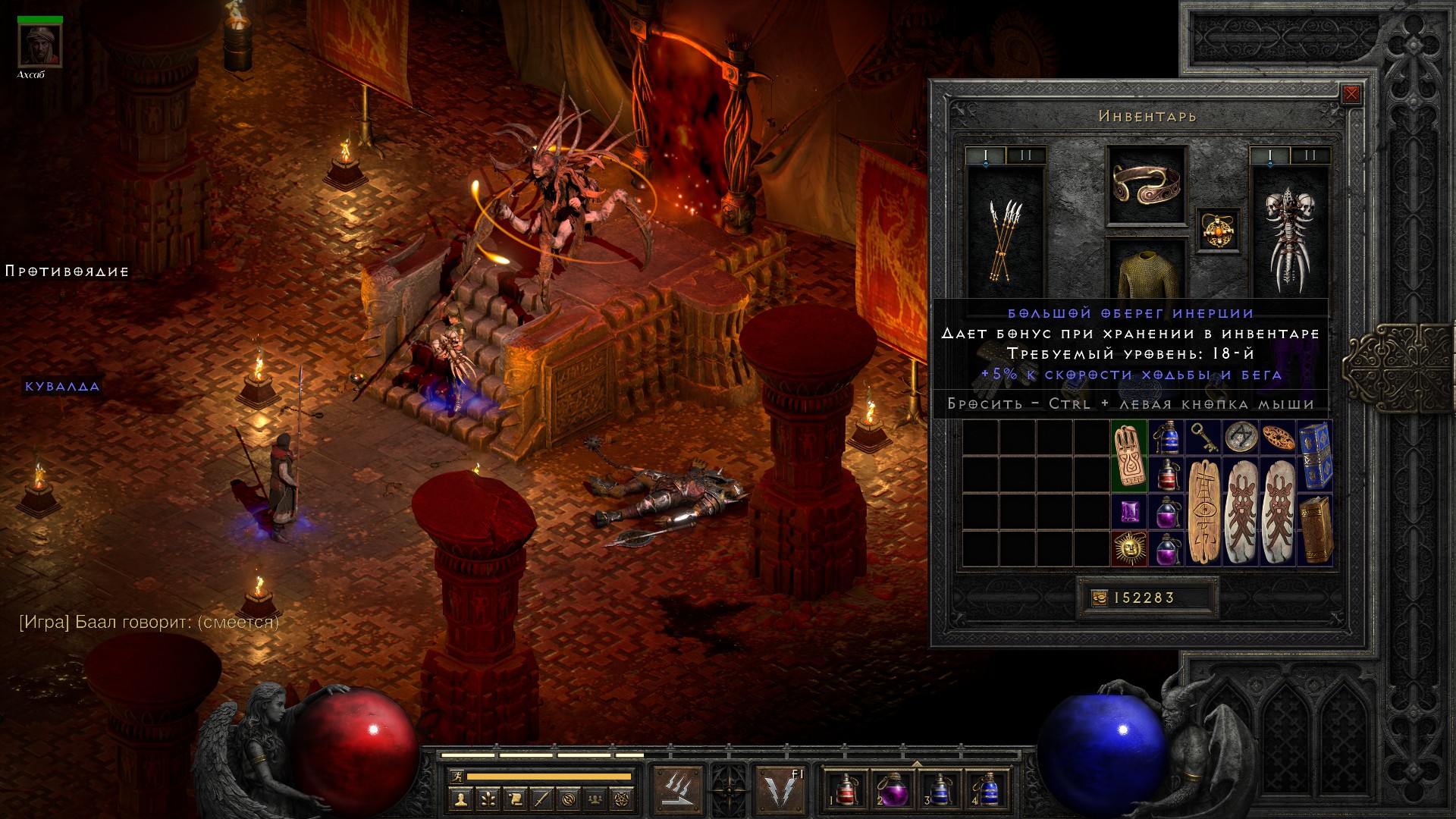Screen dimensions: 1456x819
Task: Select the equipped amulet slot
Action: tap(1218, 230)
